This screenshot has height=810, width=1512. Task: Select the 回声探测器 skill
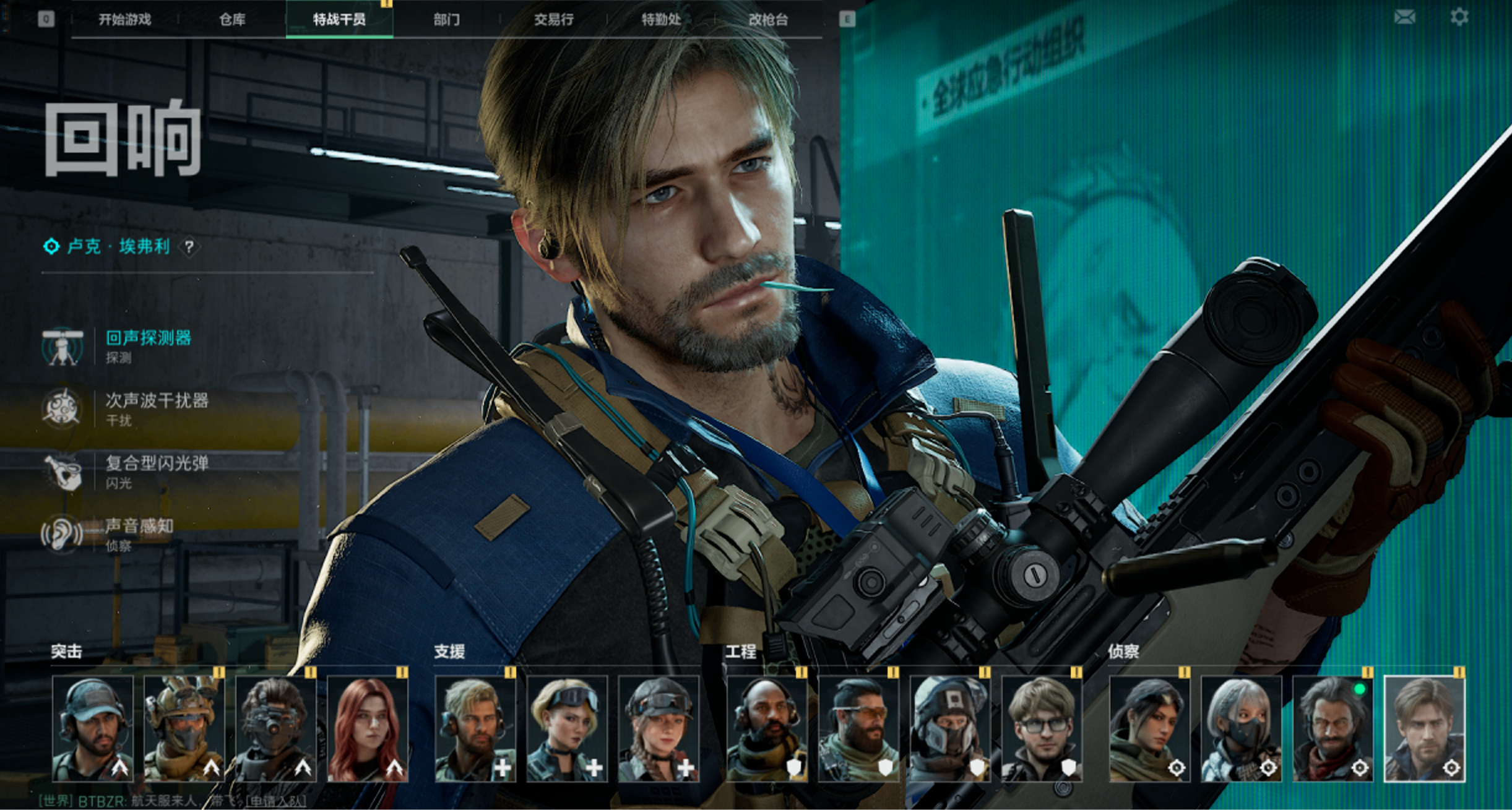(x=149, y=338)
